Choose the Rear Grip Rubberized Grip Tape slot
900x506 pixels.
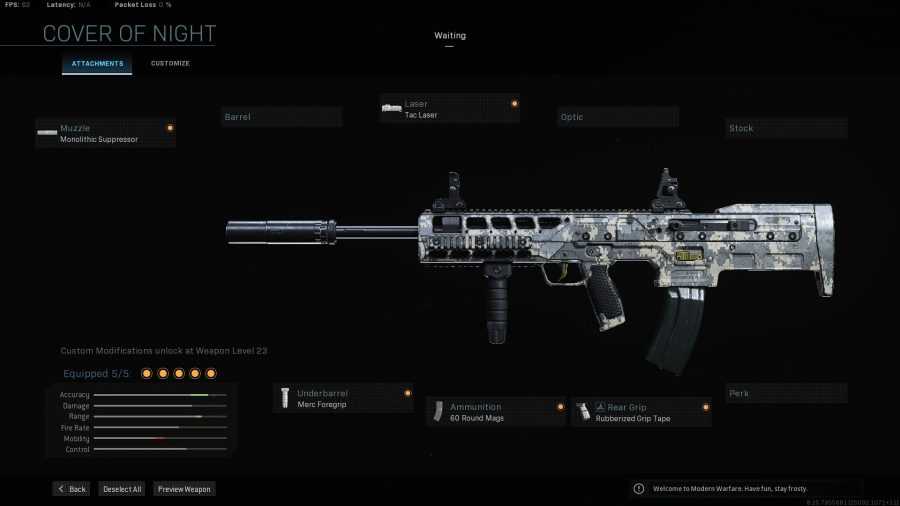click(x=641, y=412)
